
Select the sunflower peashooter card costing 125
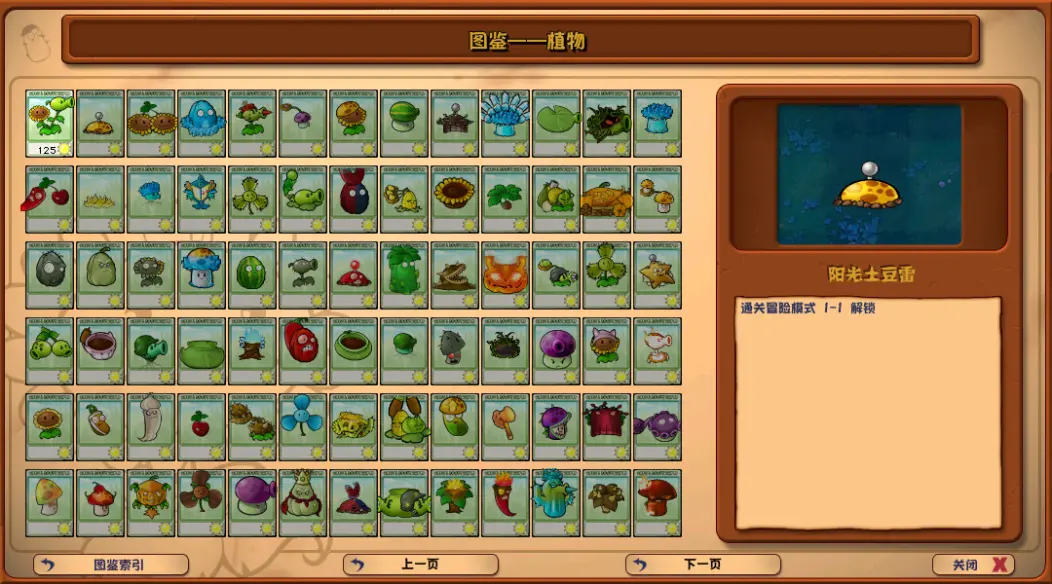(50, 123)
